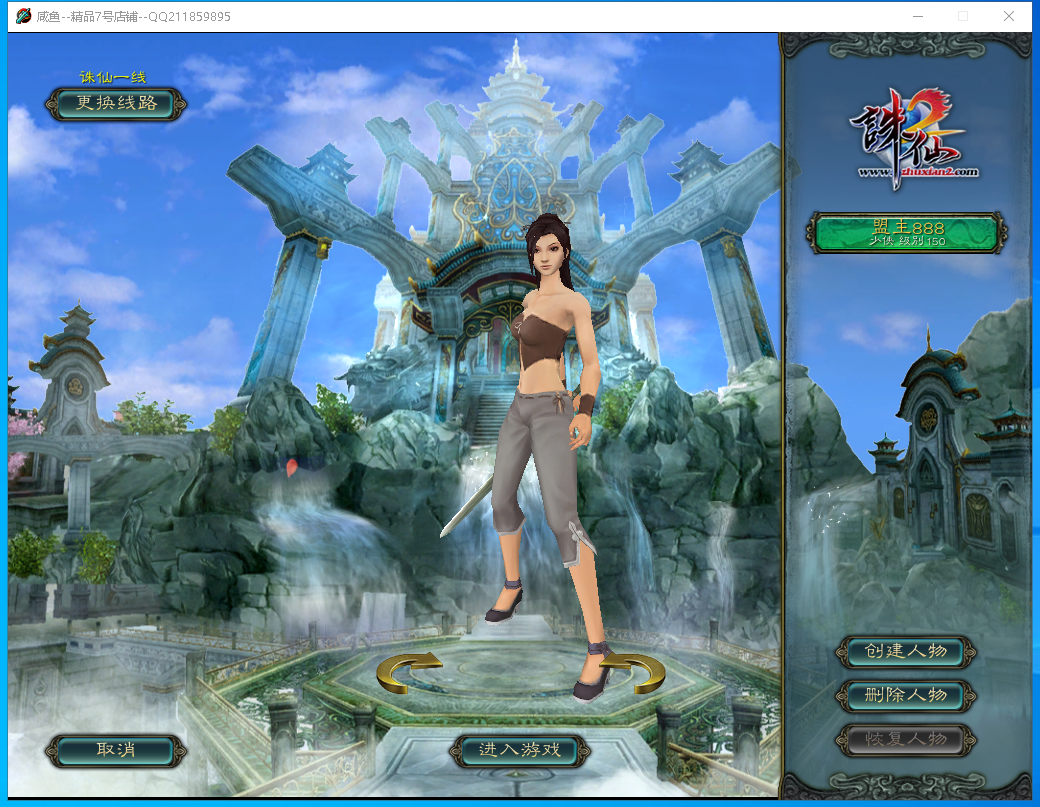Rotate character with the right gold arrow
The width and height of the screenshot is (1040, 807).
[633, 671]
